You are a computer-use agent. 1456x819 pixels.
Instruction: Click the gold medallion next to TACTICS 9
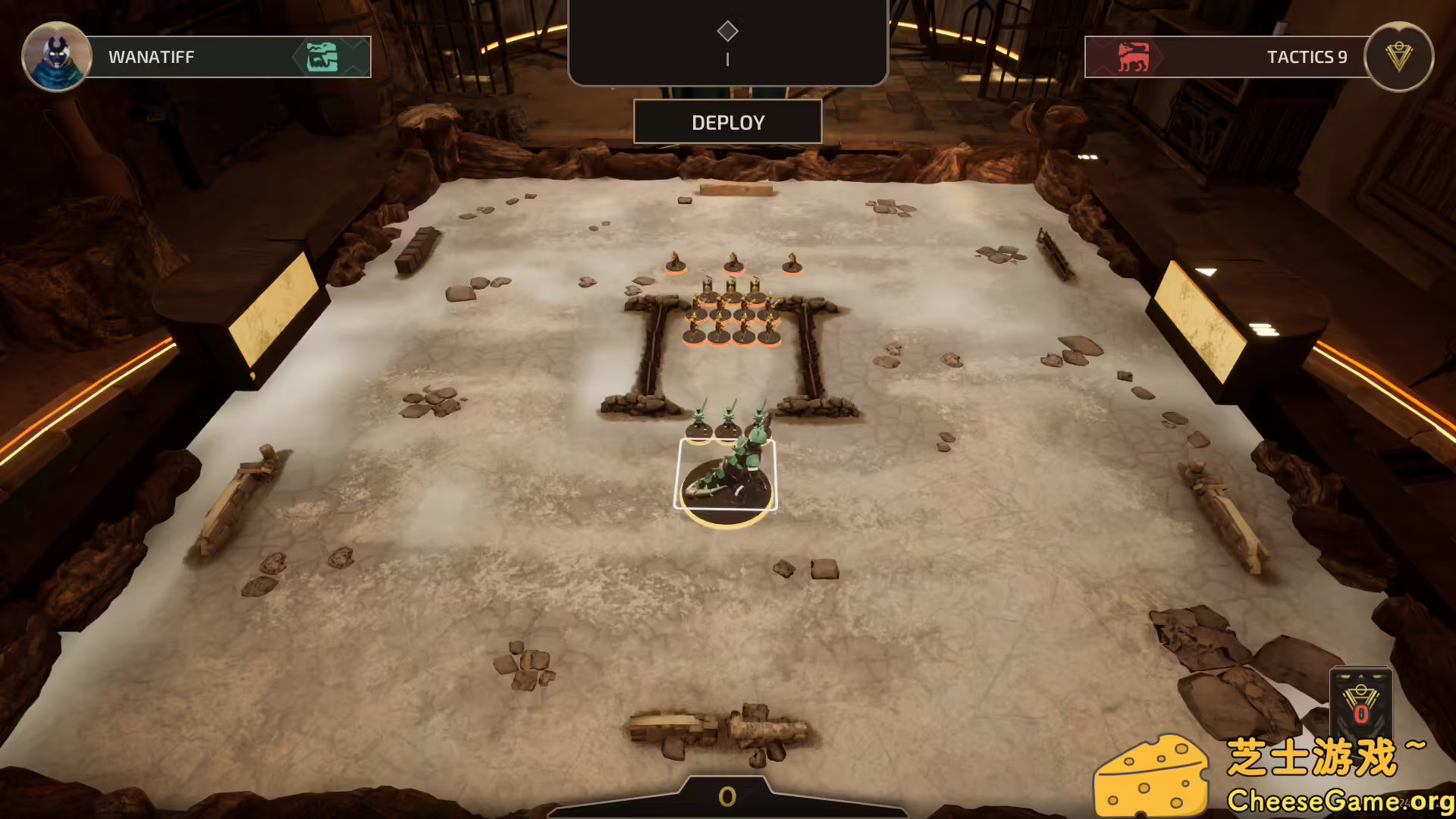(1398, 57)
